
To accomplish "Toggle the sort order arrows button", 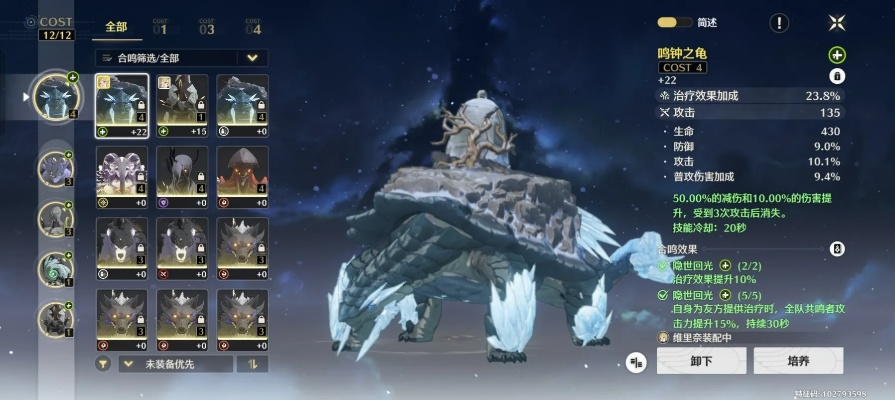I will pos(252,364).
